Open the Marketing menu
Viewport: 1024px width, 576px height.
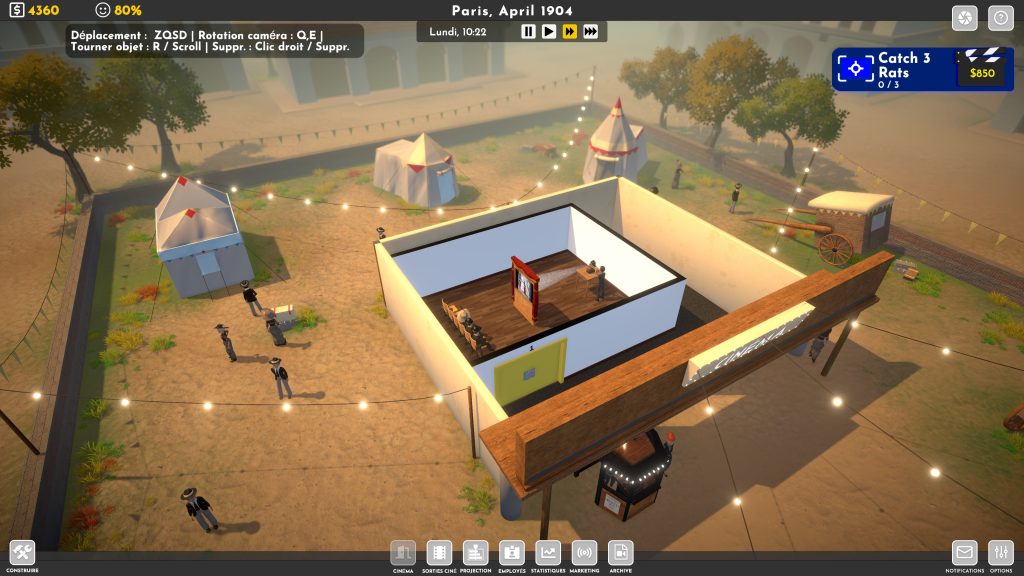point(584,552)
